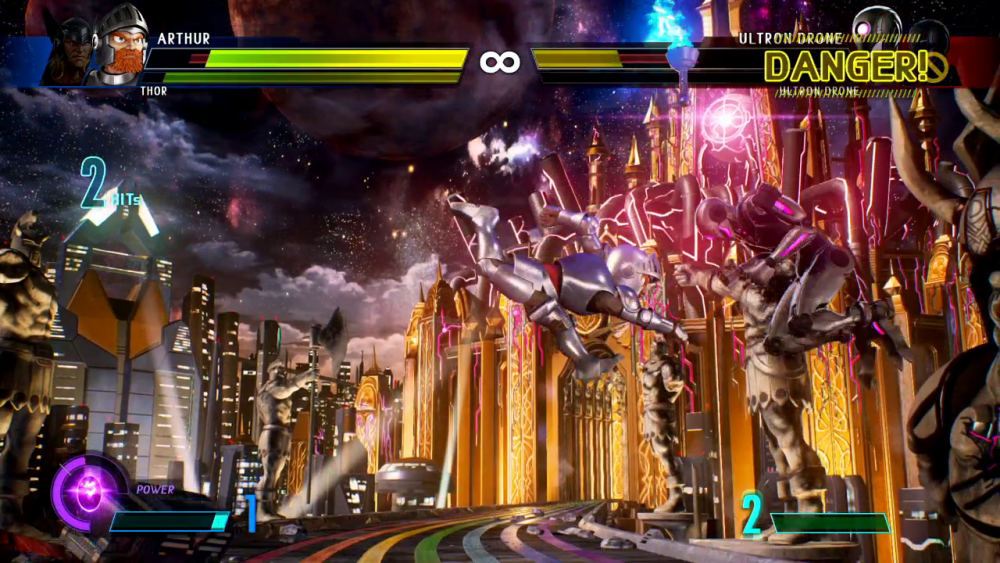Click Arthur's helmeted character portrait
Image resolution: width=1000 pixels, height=563 pixels.
tap(118, 43)
